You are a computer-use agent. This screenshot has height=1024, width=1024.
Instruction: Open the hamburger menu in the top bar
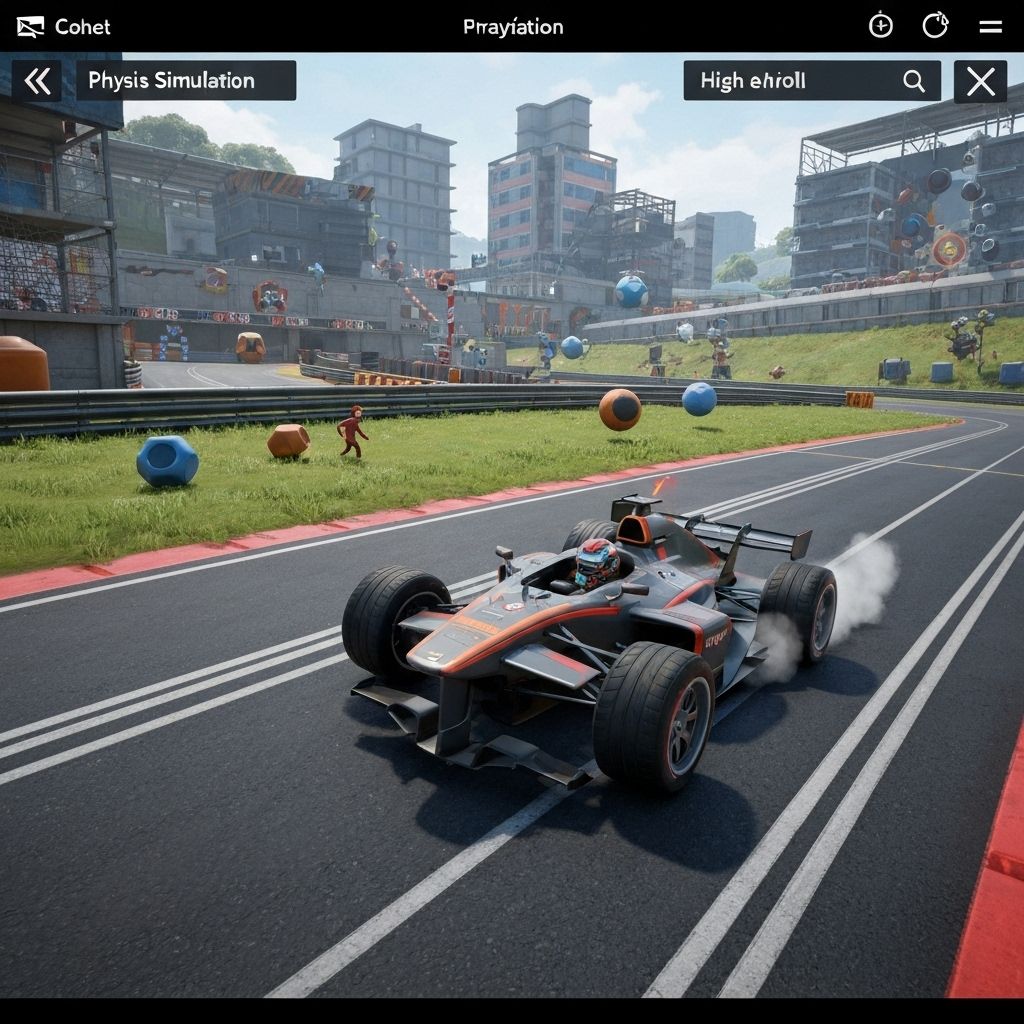tap(990, 27)
